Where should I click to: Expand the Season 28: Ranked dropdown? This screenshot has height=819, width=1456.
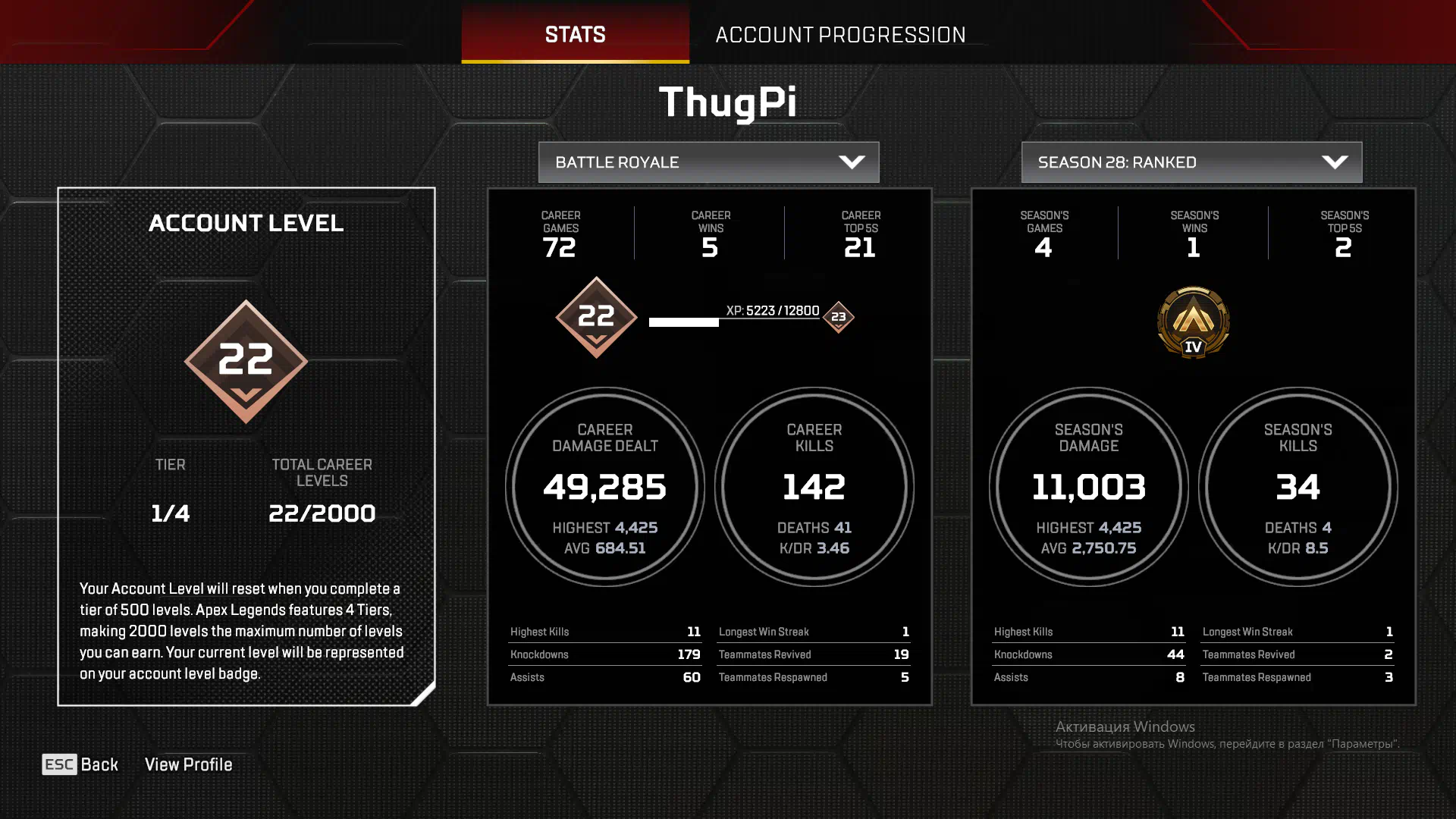1191,162
